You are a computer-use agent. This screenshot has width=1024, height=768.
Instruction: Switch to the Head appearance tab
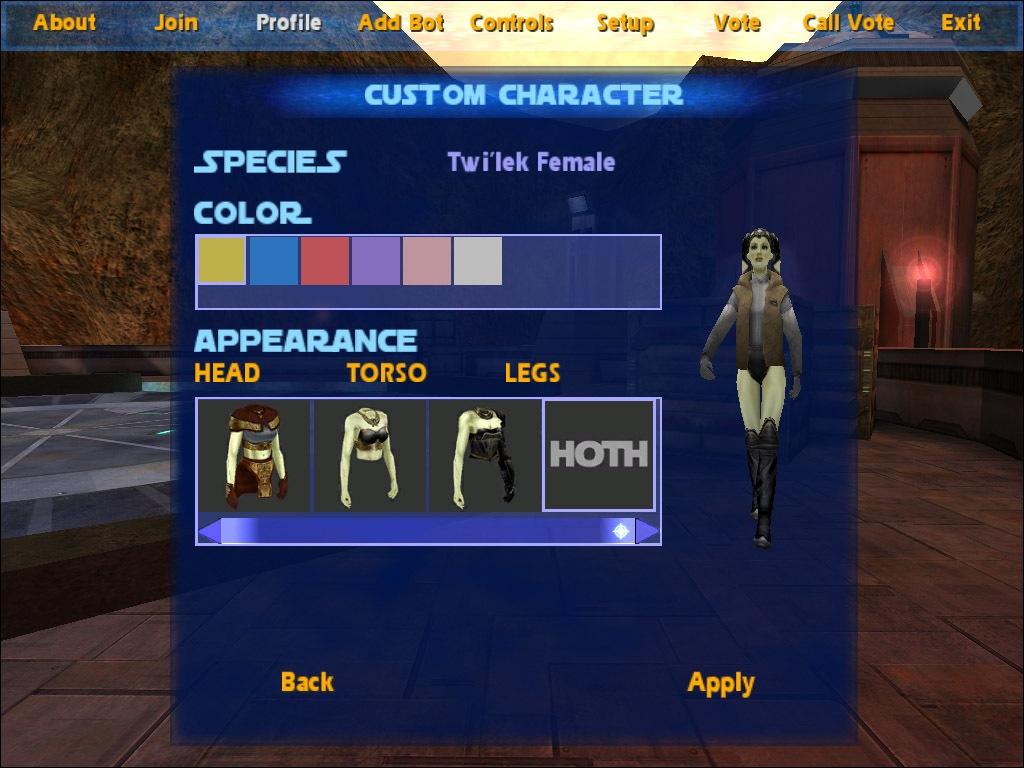coord(227,373)
